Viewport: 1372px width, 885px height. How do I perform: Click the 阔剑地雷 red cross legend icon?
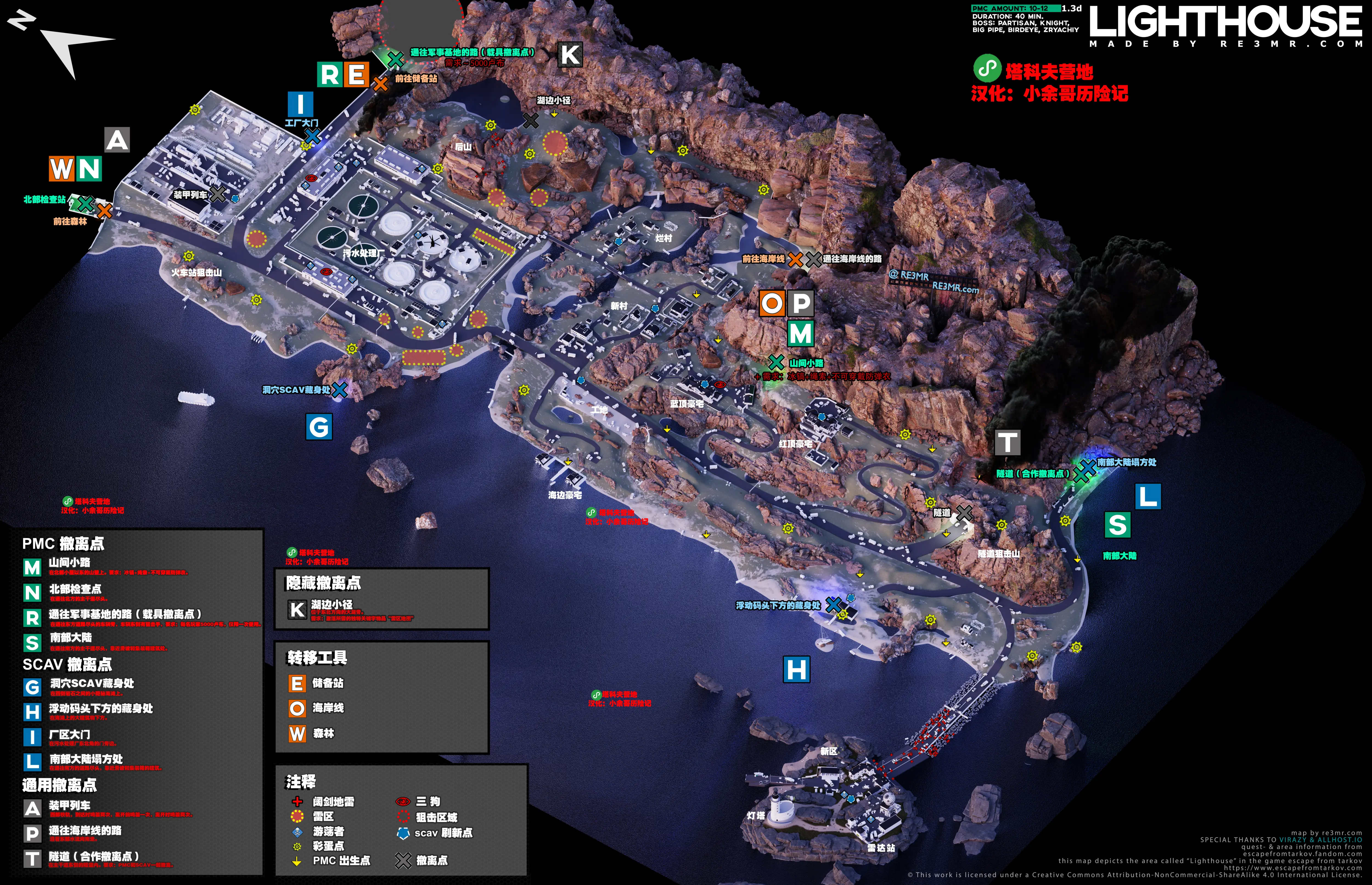297,802
